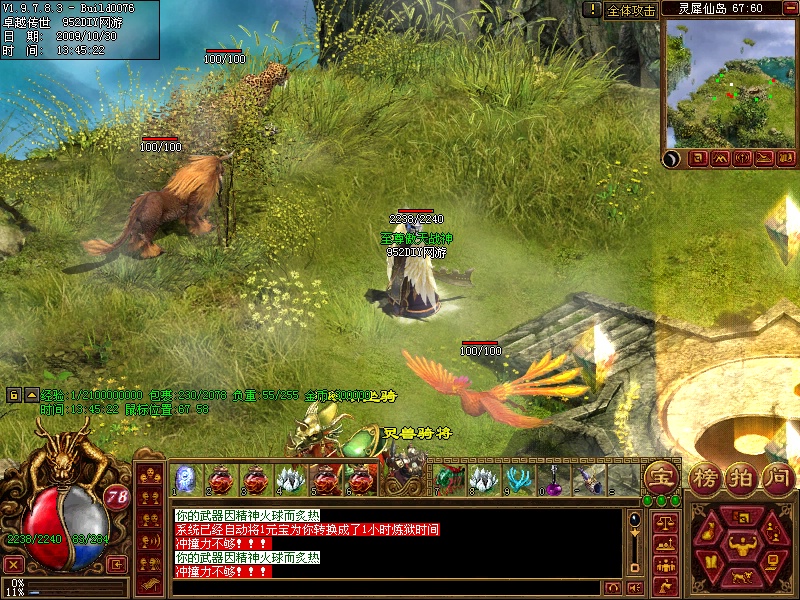The height and width of the screenshot is (600, 800).
Task: Click the X button beside the health orb
Action: click(x=13, y=564)
